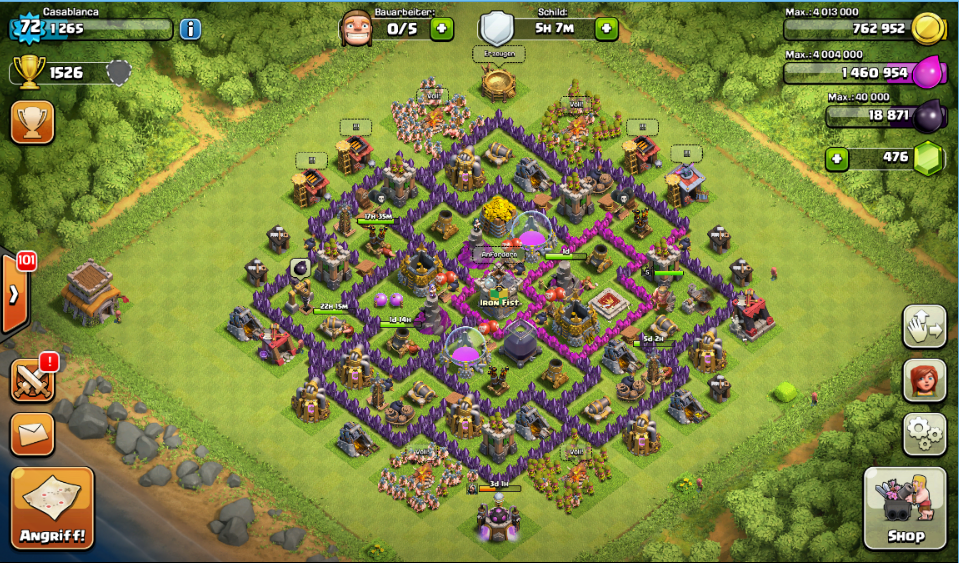Open the mail inbox envelope
959x563 pixels.
click(32, 434)
